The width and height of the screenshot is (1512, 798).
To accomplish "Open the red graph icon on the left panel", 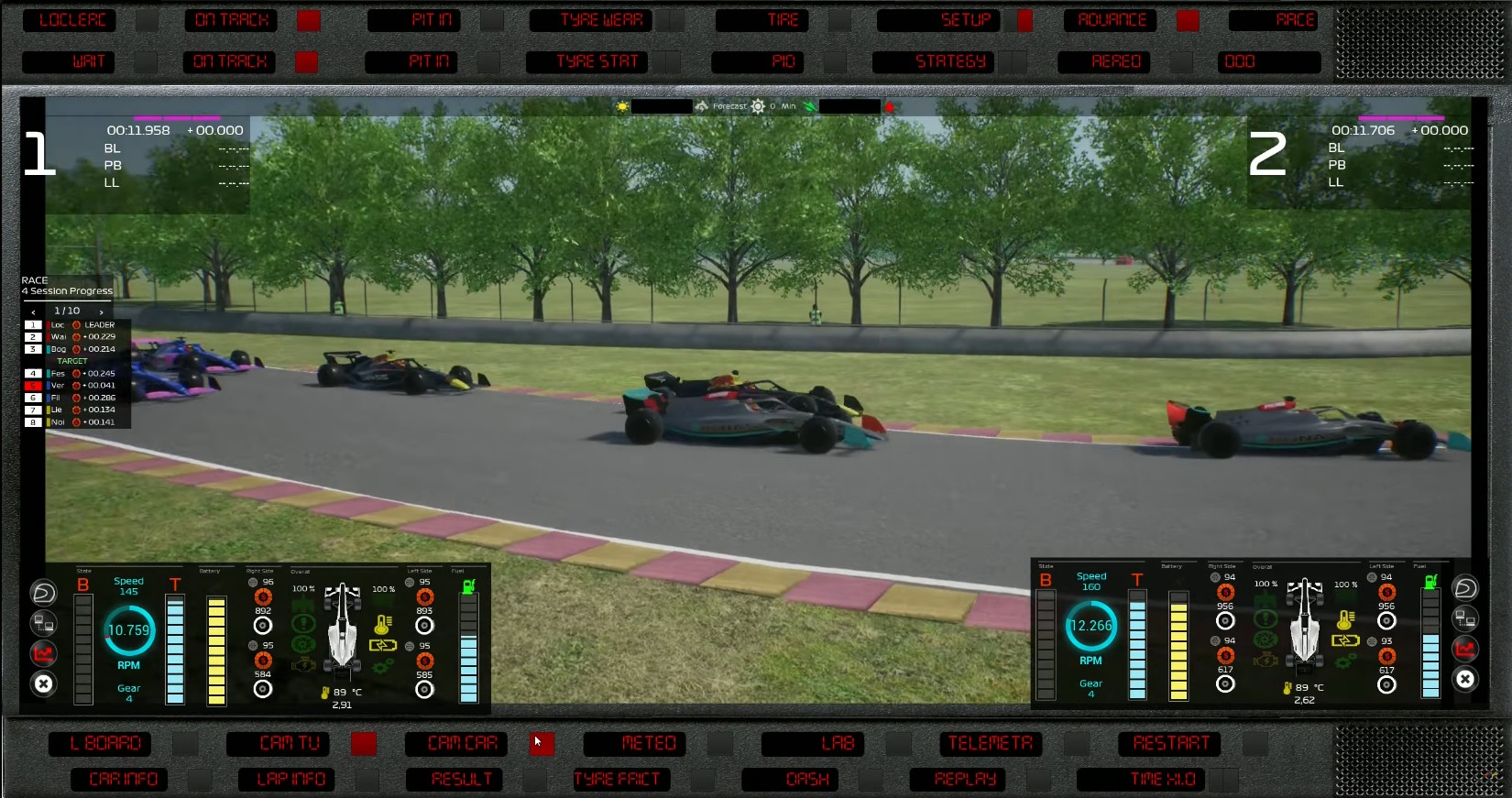I will [x=43, y=654].
